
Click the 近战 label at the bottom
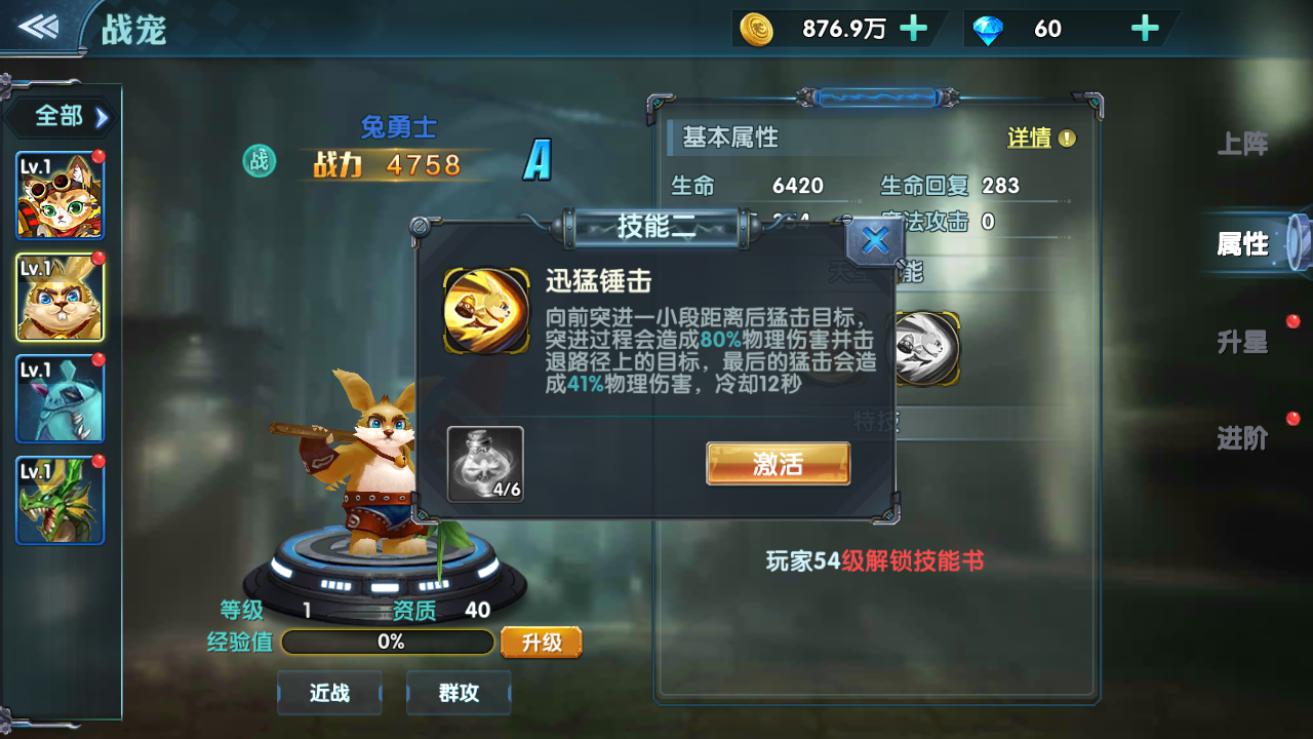330,692
